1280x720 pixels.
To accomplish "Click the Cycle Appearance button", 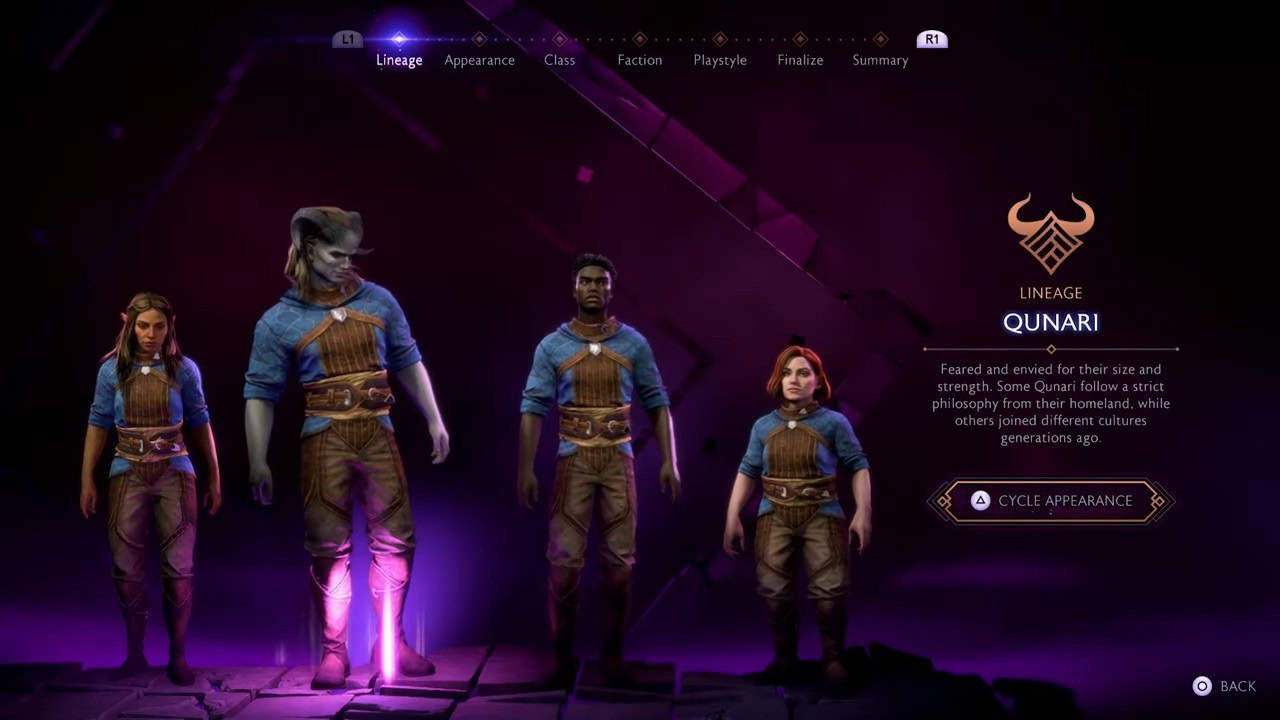I will click(1050, 501).
